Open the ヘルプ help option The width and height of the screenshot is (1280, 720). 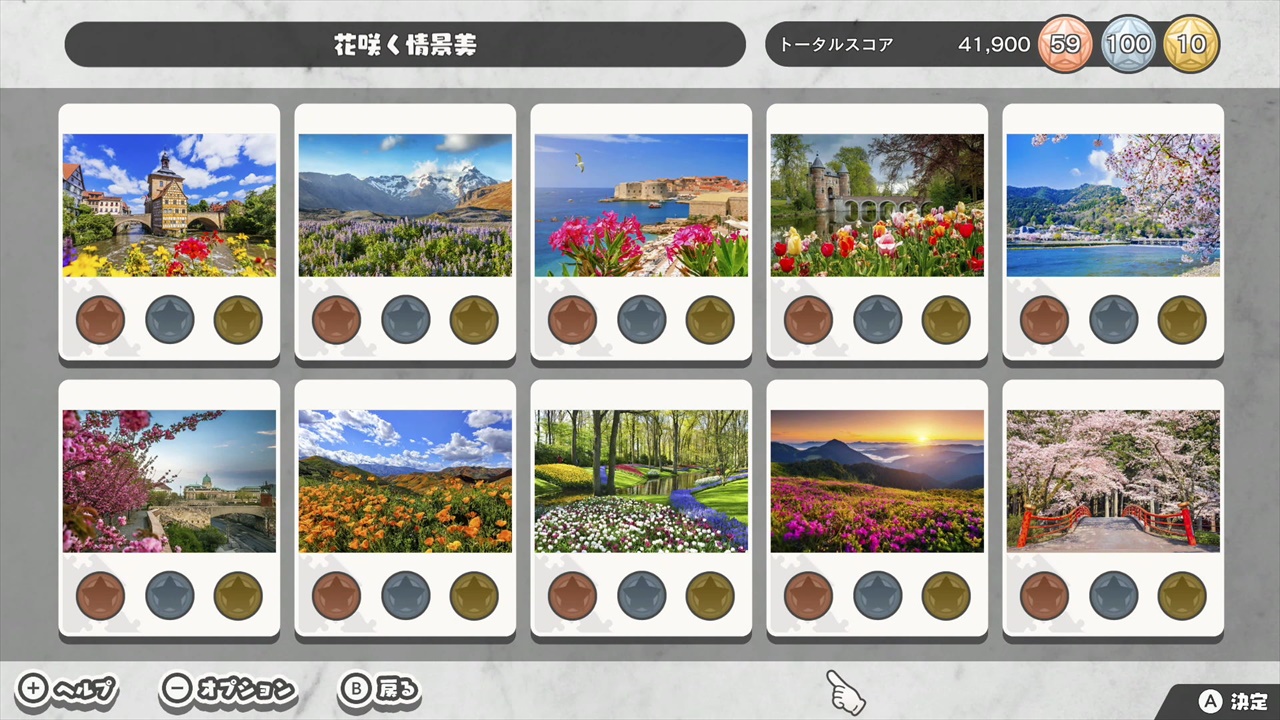(x=85, y=690)
